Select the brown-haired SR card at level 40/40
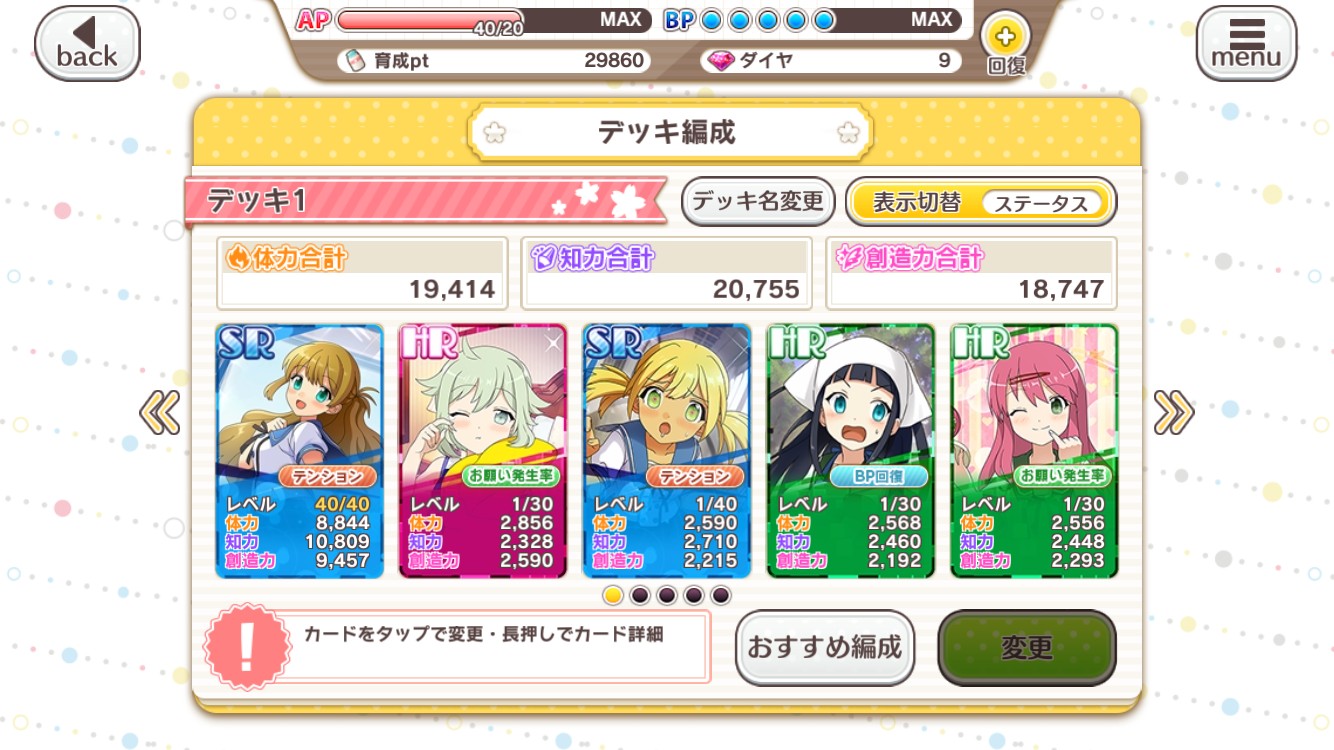Viewport: 1334px width, 750px height. pyautogui.click(x=300, y=450)
